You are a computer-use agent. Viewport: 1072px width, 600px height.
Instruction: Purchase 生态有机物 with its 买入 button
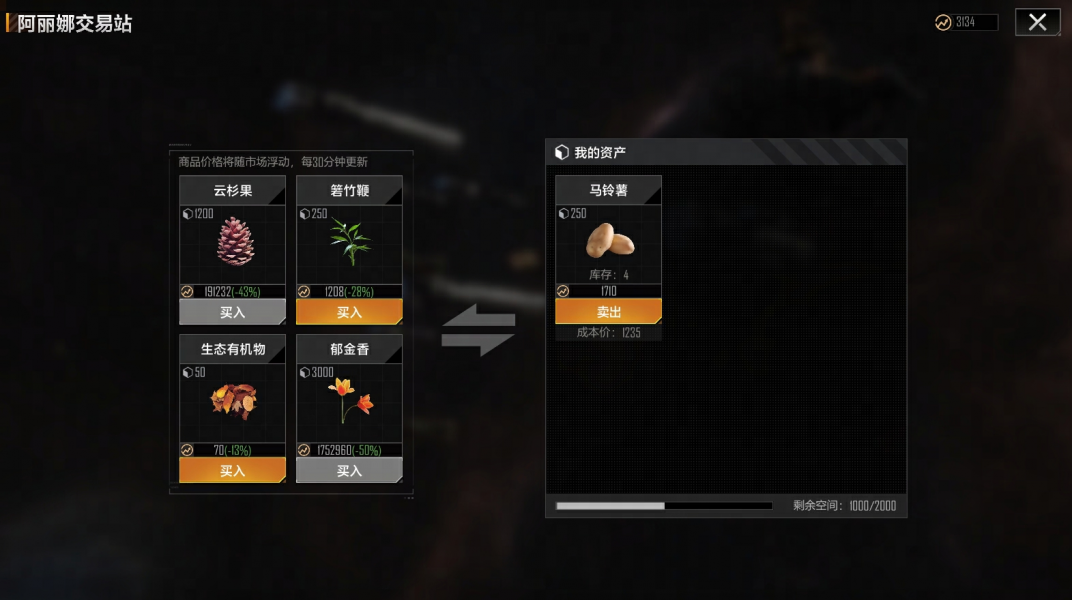[232, 470]
